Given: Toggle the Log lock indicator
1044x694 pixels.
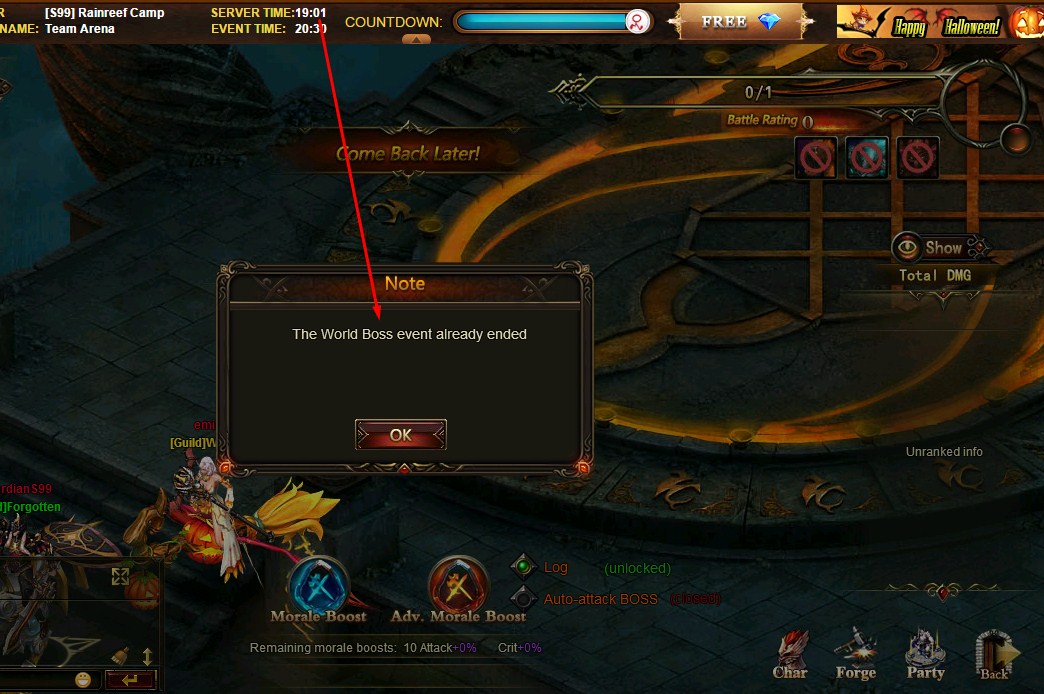Looking at the screenshot, I should [x=523, y=567].
